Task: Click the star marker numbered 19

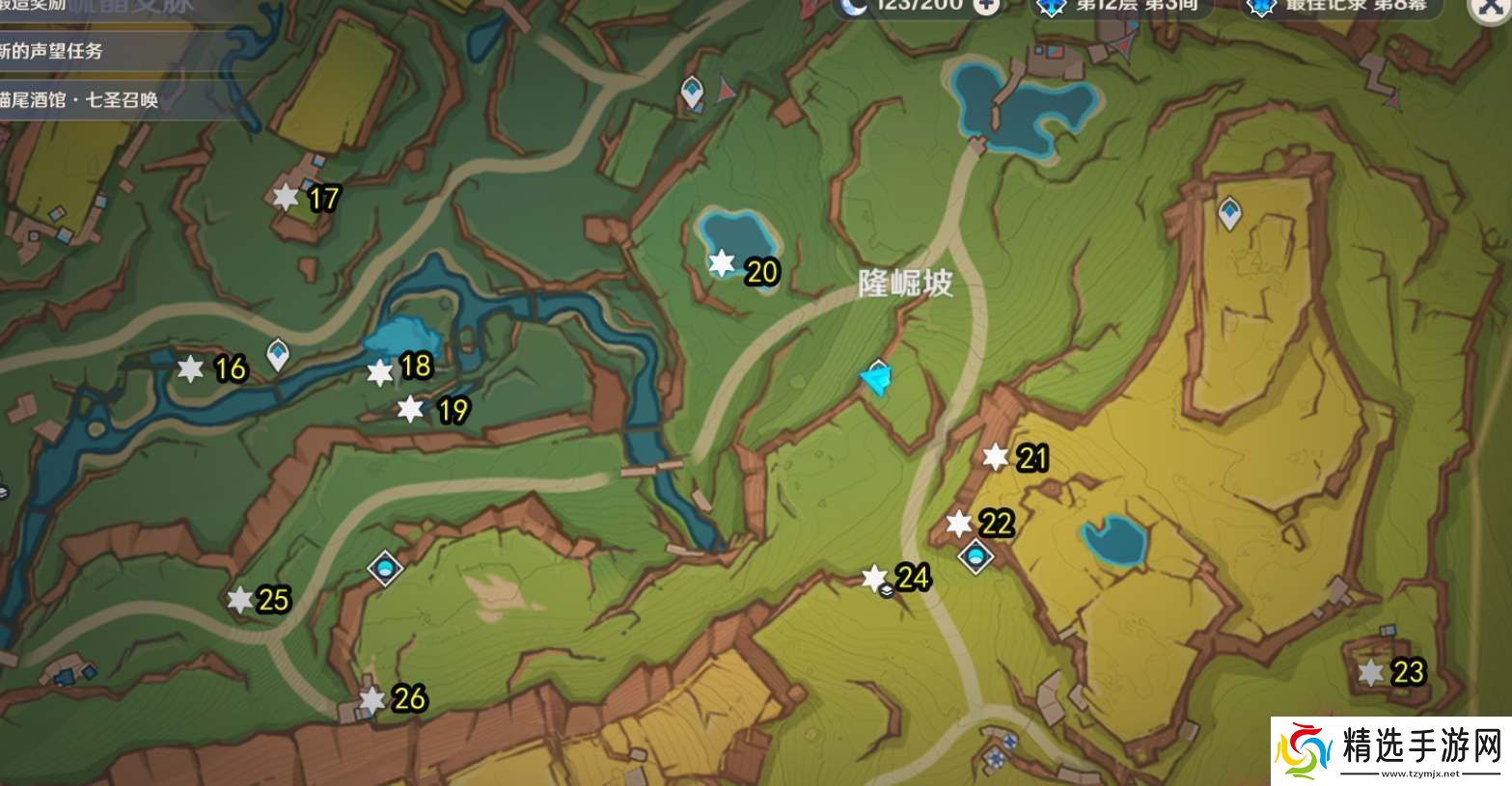Action: point(411,409)
